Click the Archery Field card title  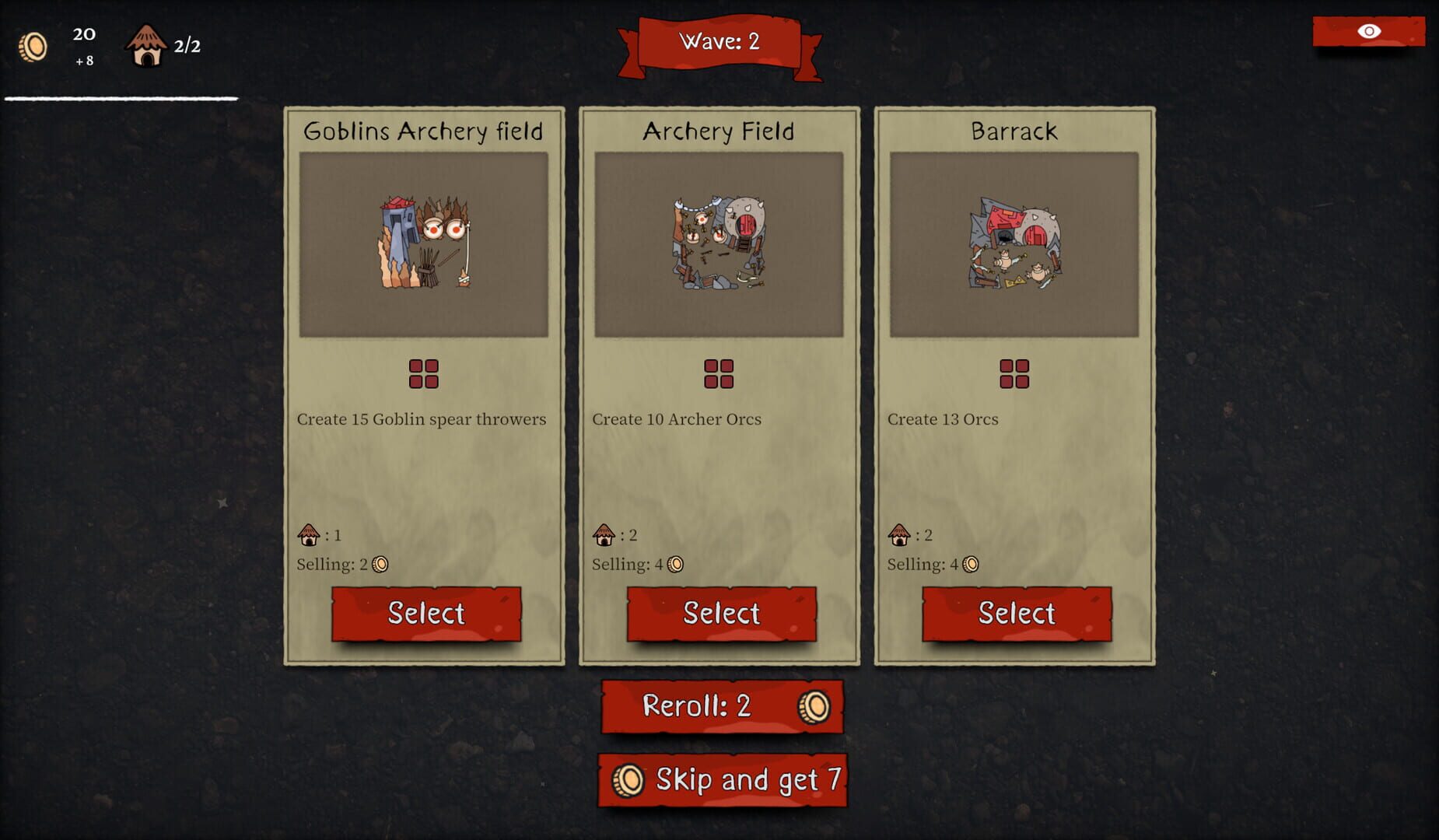coord(718,131)
